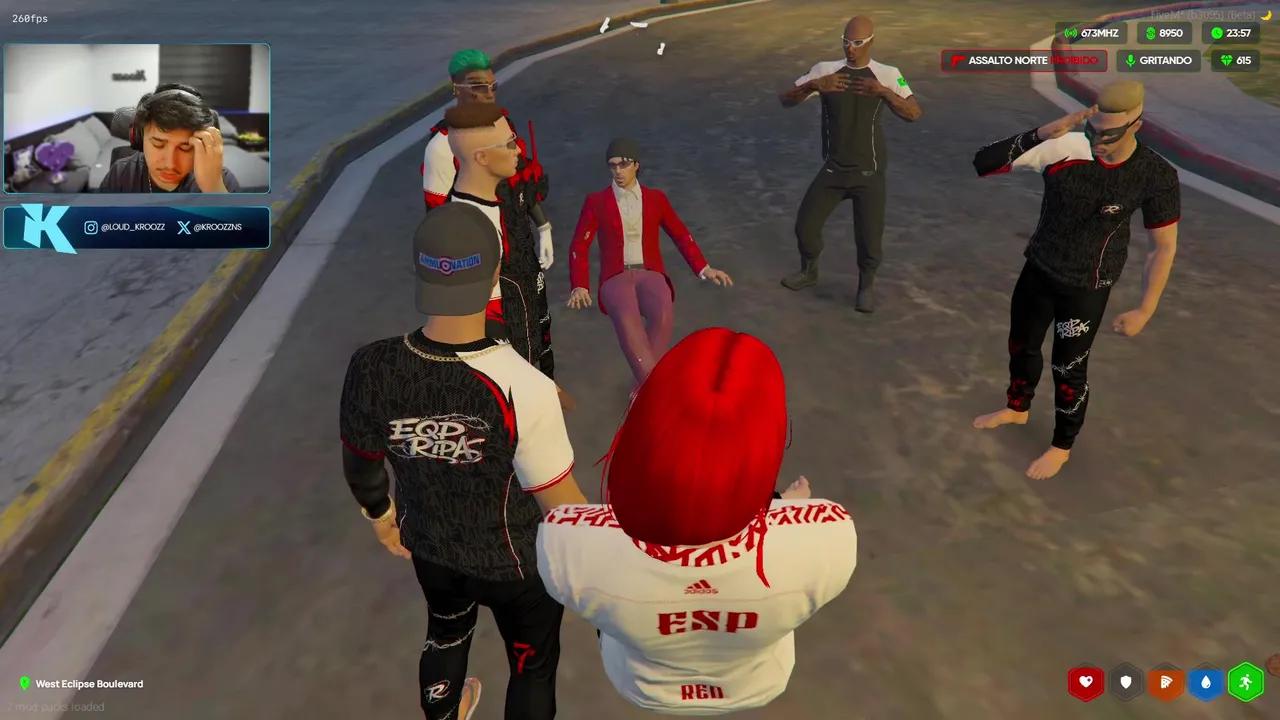Click the ASSALTO NORTE PROIBIDO alert
Image resolution: width=1280 pixels, height=720 pixels.
(1022, 60)
